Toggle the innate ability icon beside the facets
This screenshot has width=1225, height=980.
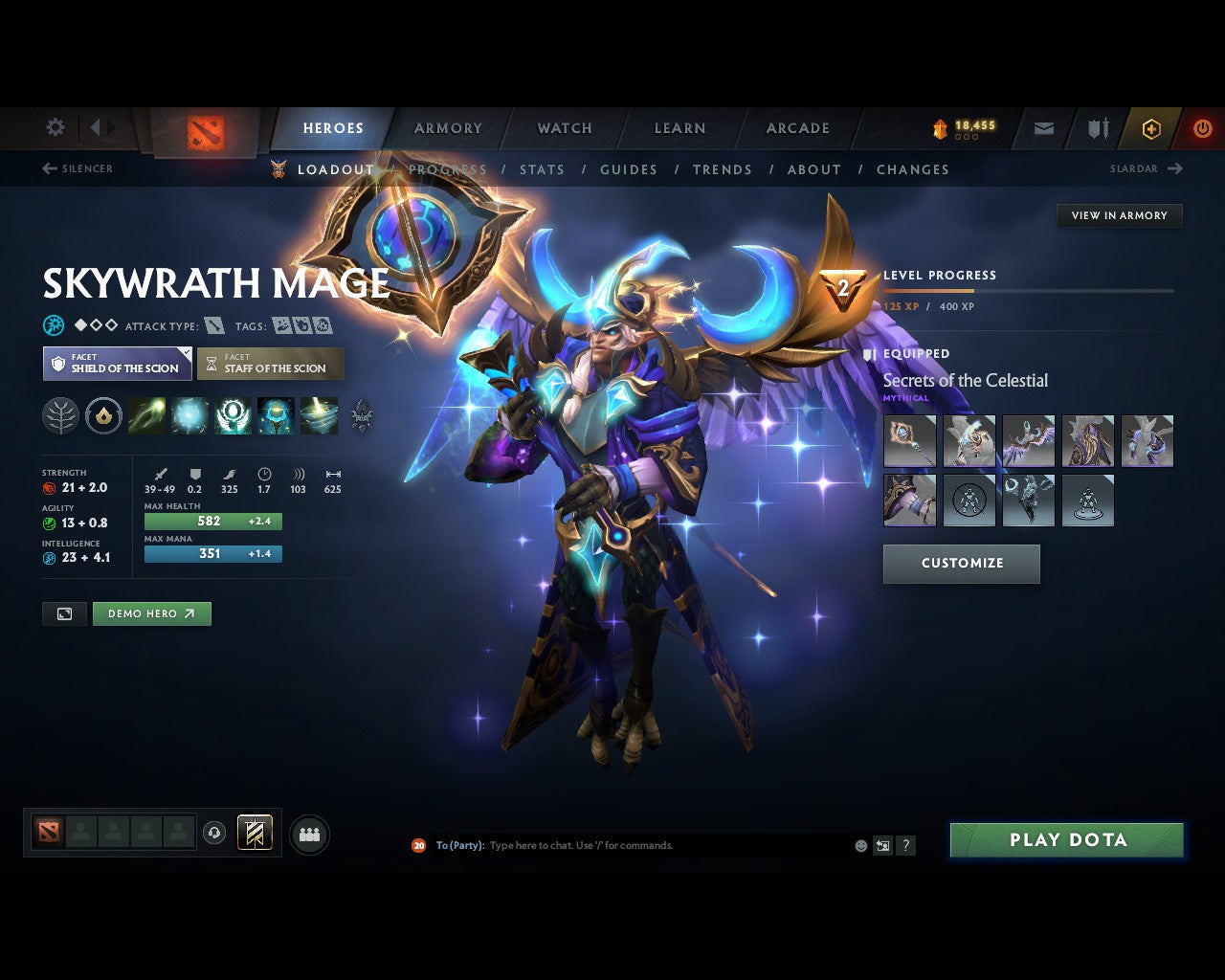point(60,415)
